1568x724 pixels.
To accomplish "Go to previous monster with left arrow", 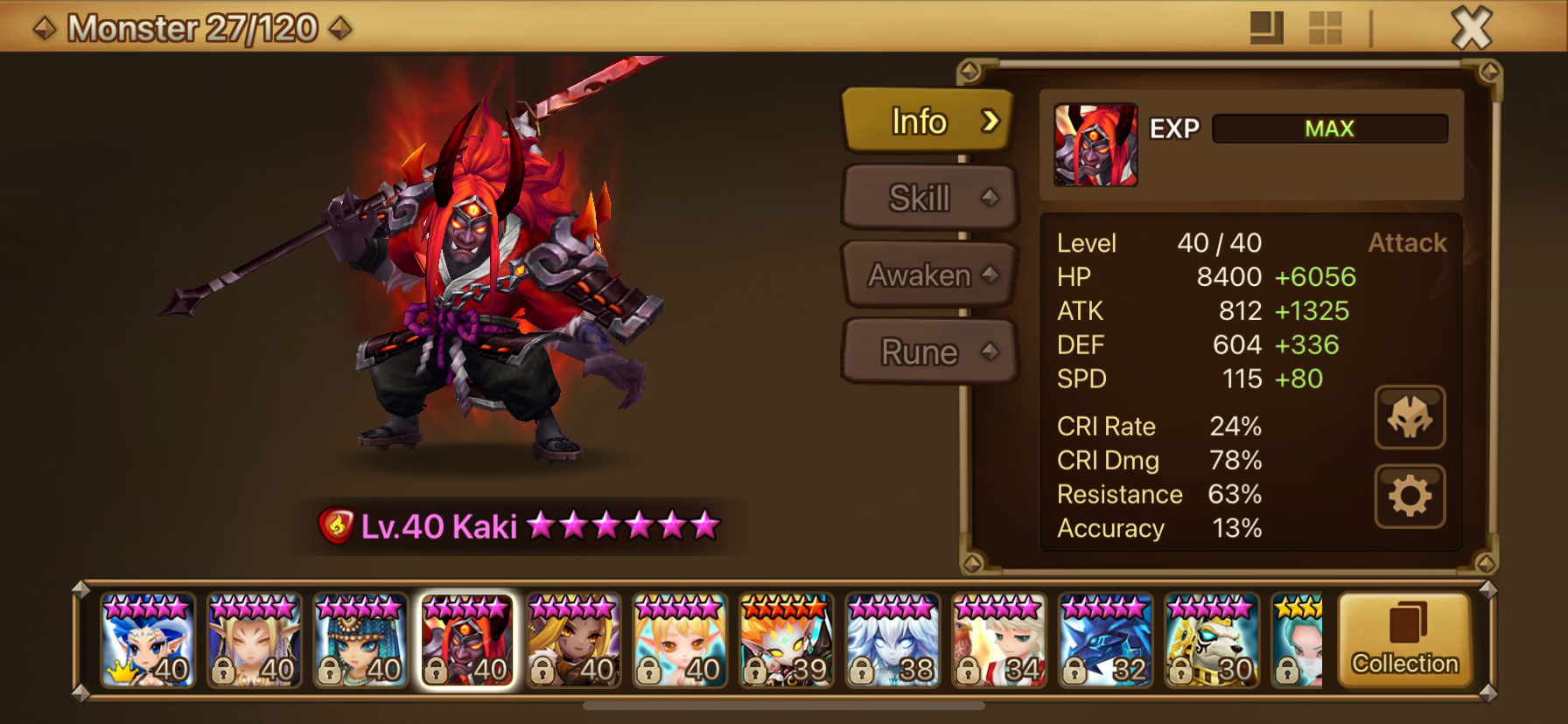I will click(44, 29).
